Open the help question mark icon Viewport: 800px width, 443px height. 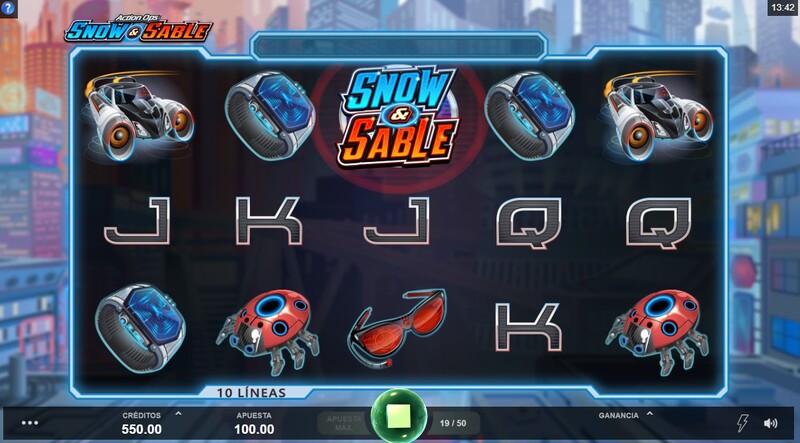point(8,8)
